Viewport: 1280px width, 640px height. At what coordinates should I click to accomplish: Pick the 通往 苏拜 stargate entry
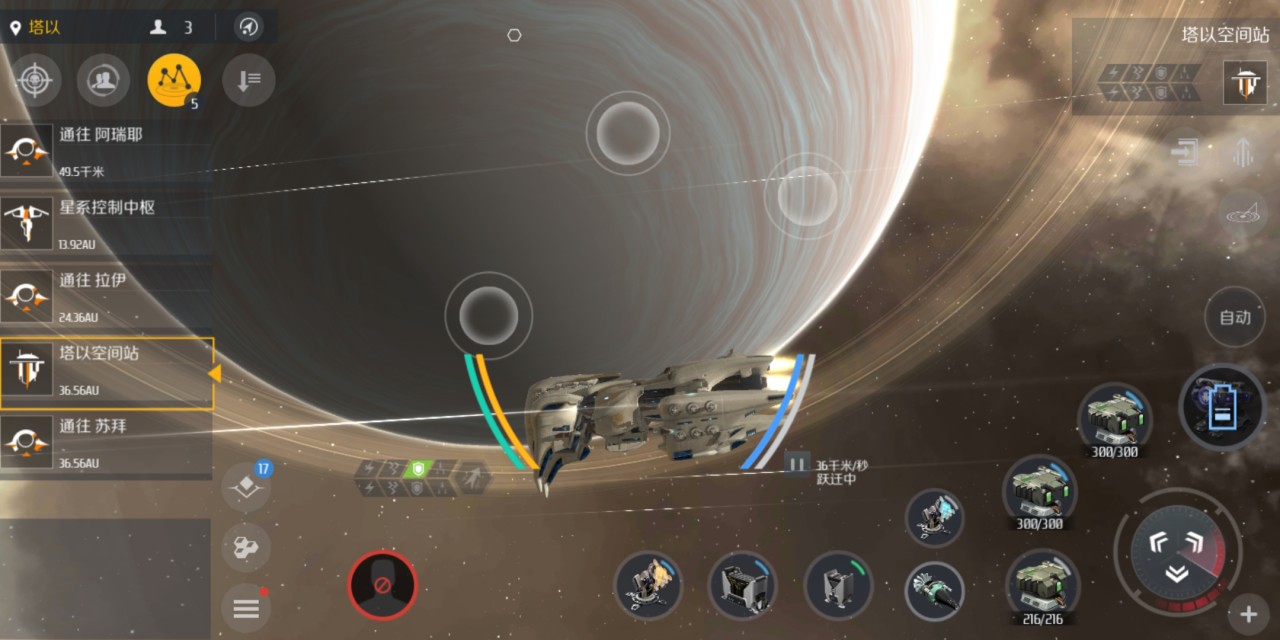coord(105,442)
